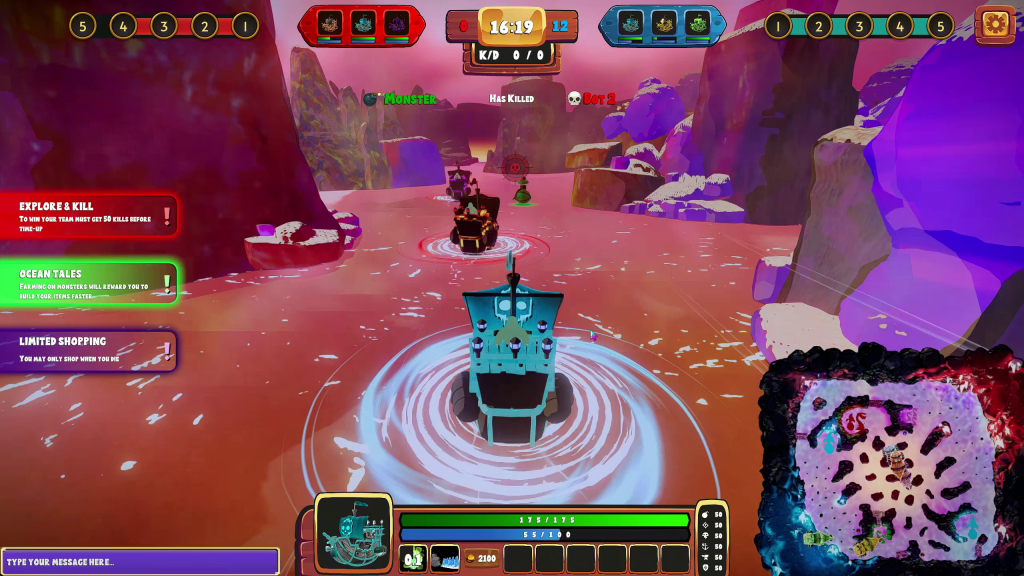This screenshot has width=1024, height=576.
Task: Click the player ship portrait
Action: [x=354, y=534]
